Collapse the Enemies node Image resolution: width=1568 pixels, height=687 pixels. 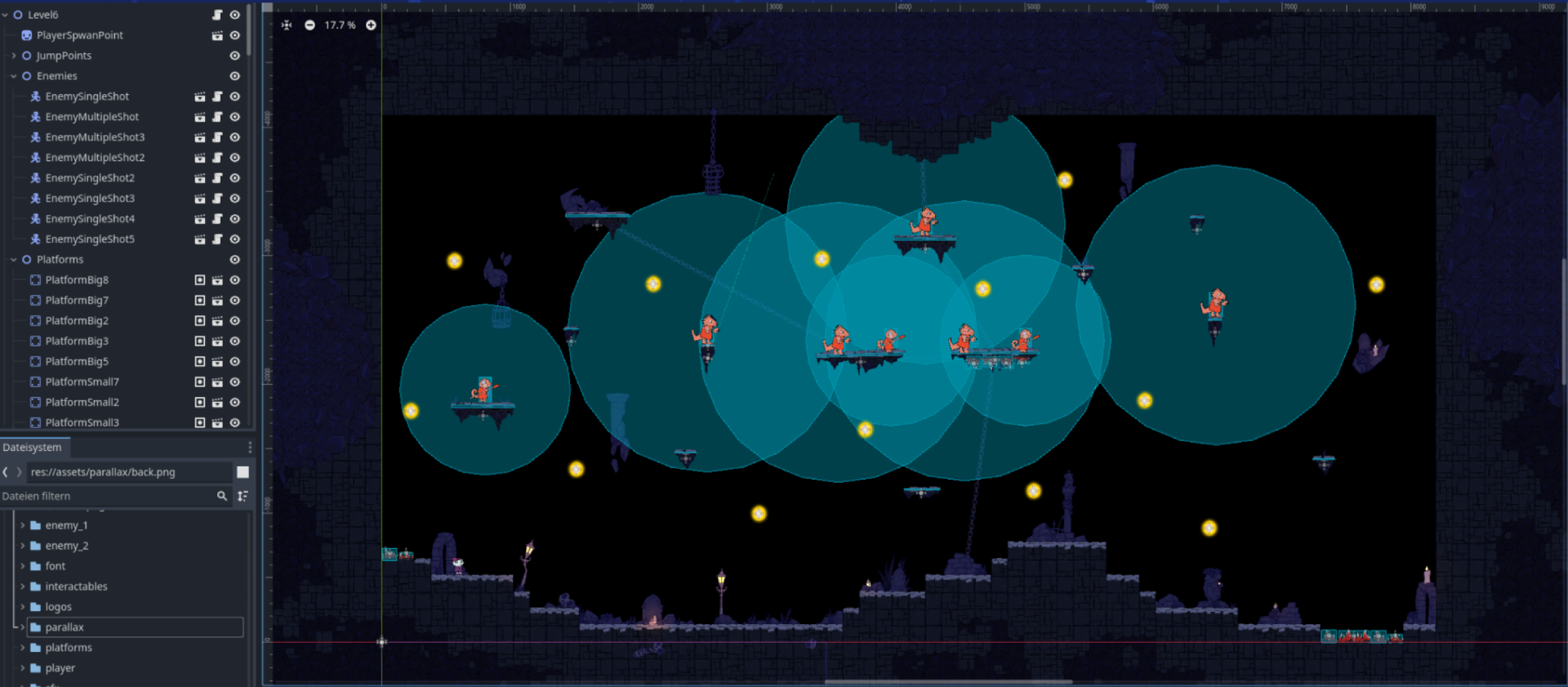point(13,75)
